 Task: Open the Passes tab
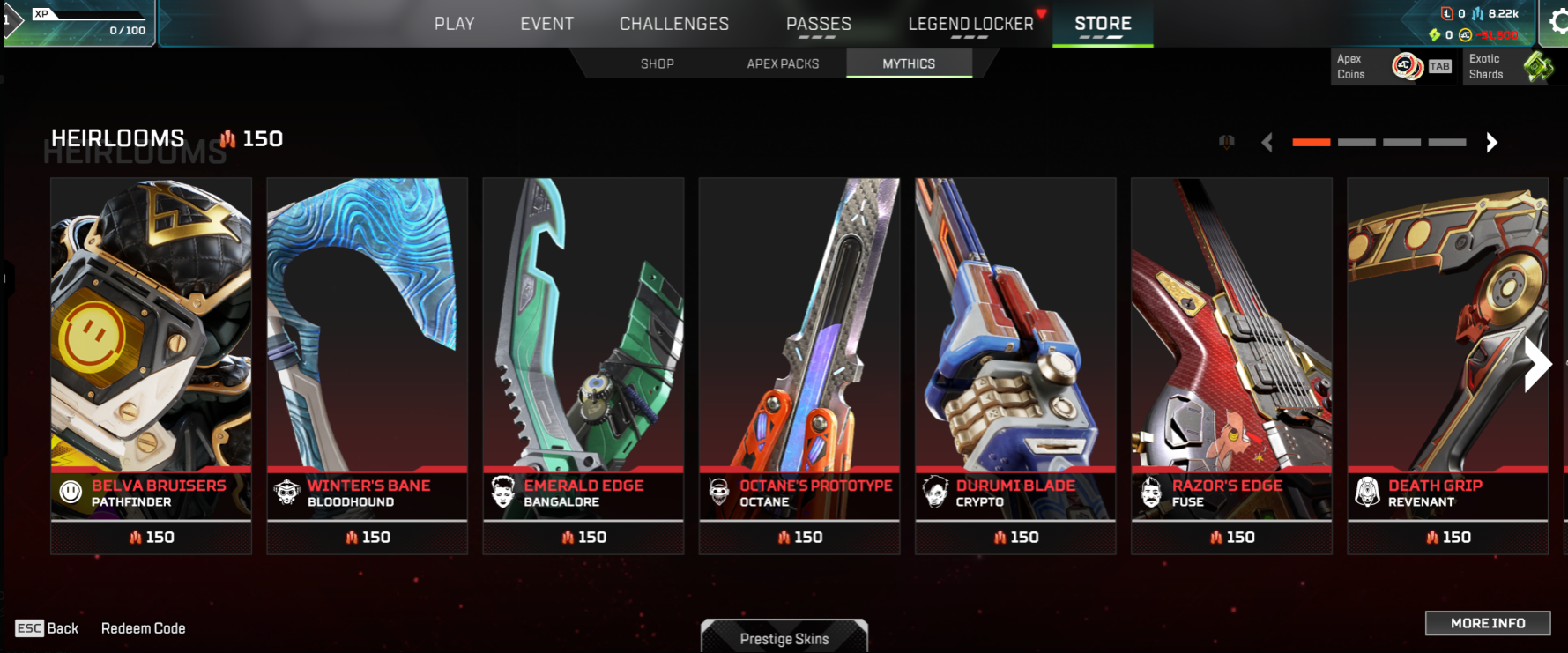[818, 24]
